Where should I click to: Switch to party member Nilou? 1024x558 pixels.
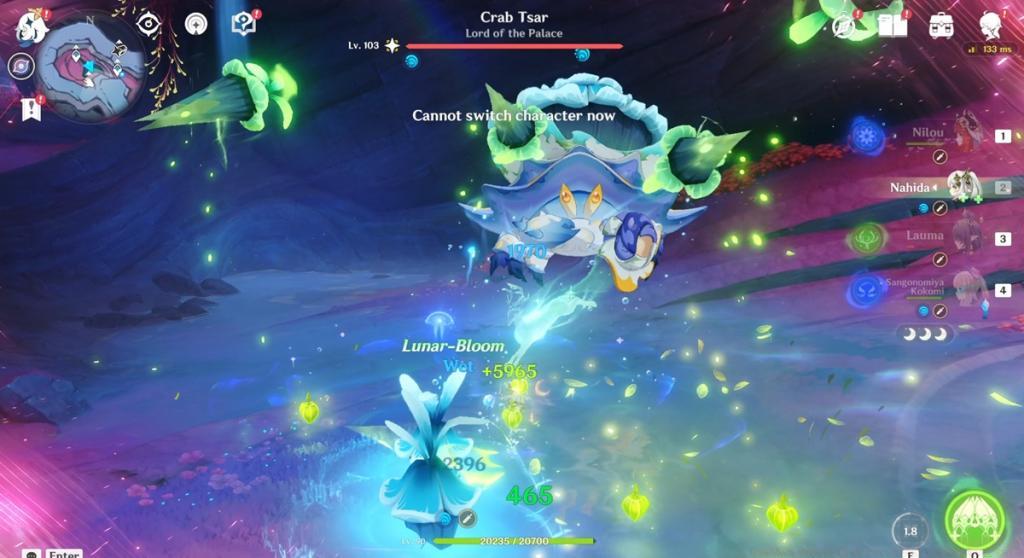965,134
